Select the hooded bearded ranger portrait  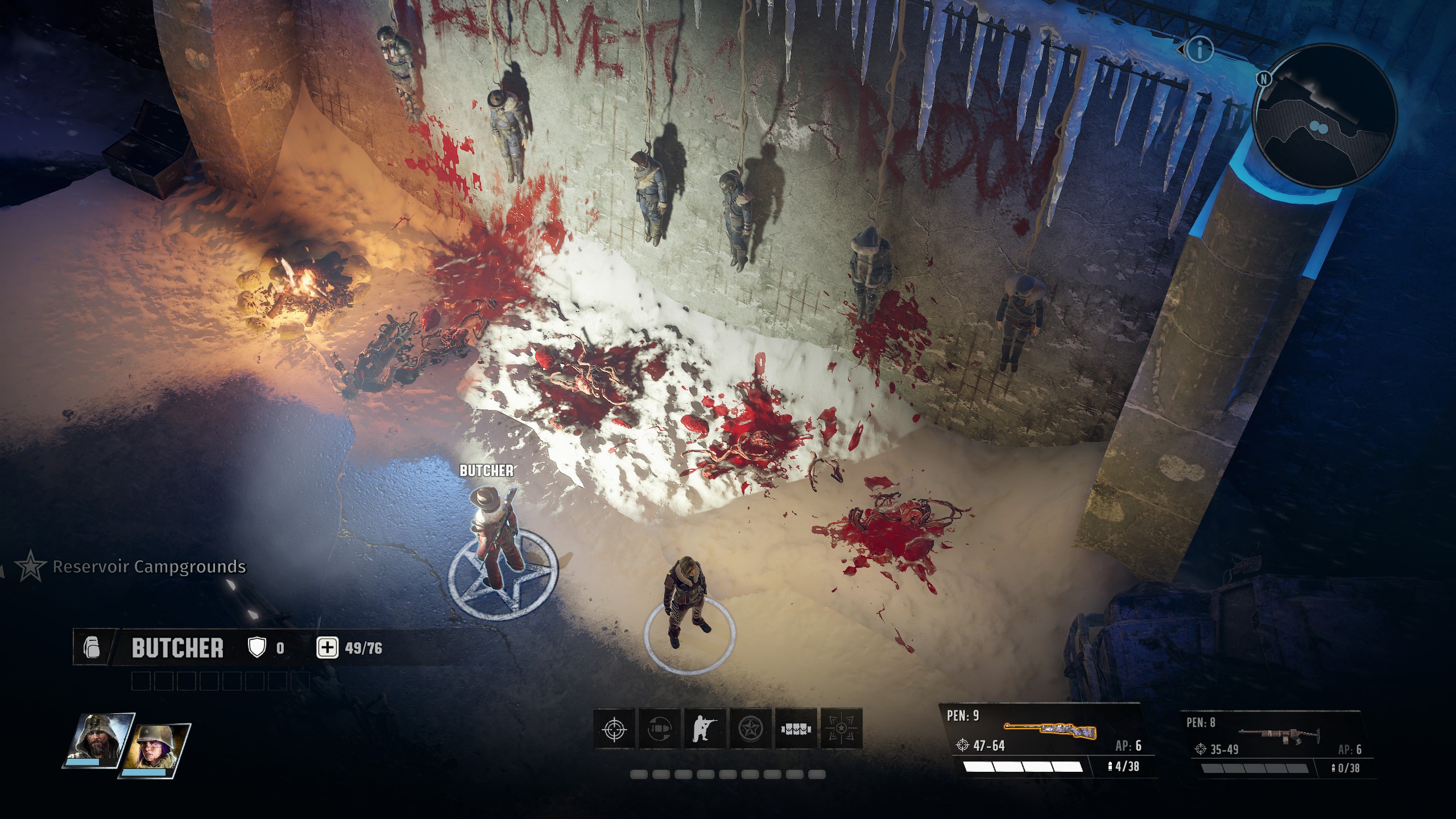pyautogui.click(x=98, y=740)
